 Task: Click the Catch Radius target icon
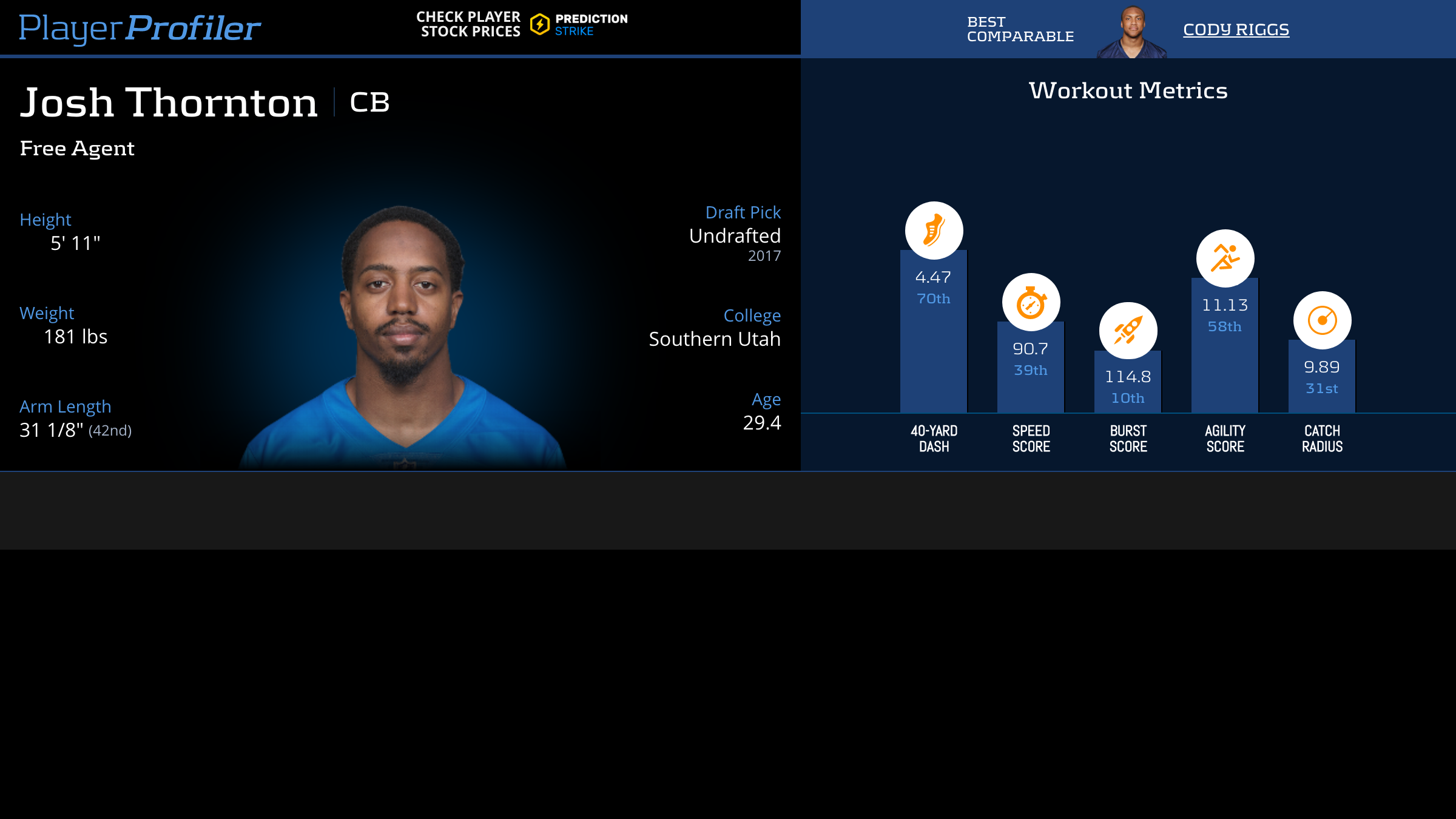coord(1322,320)
